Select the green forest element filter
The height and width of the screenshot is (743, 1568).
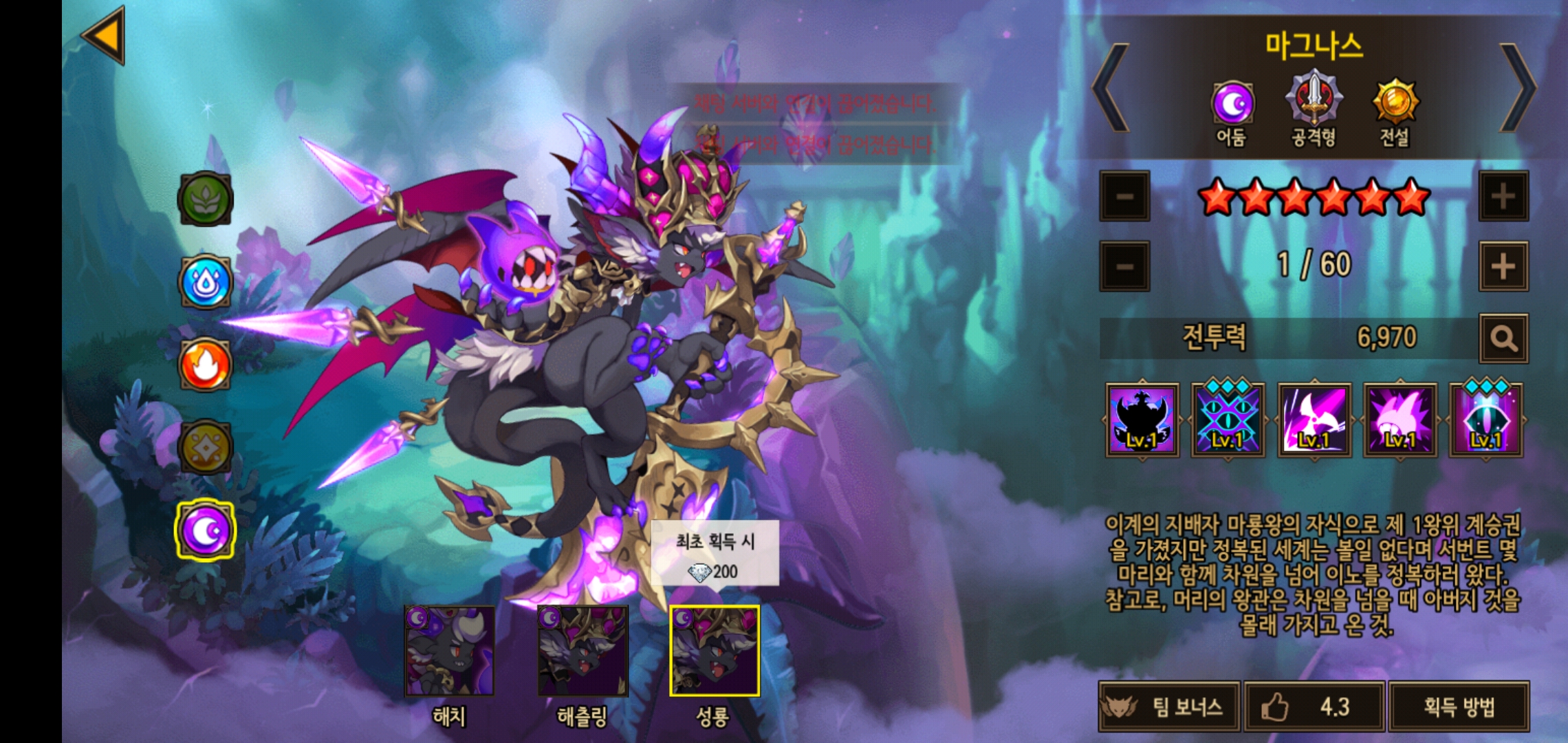click(205, 199)
